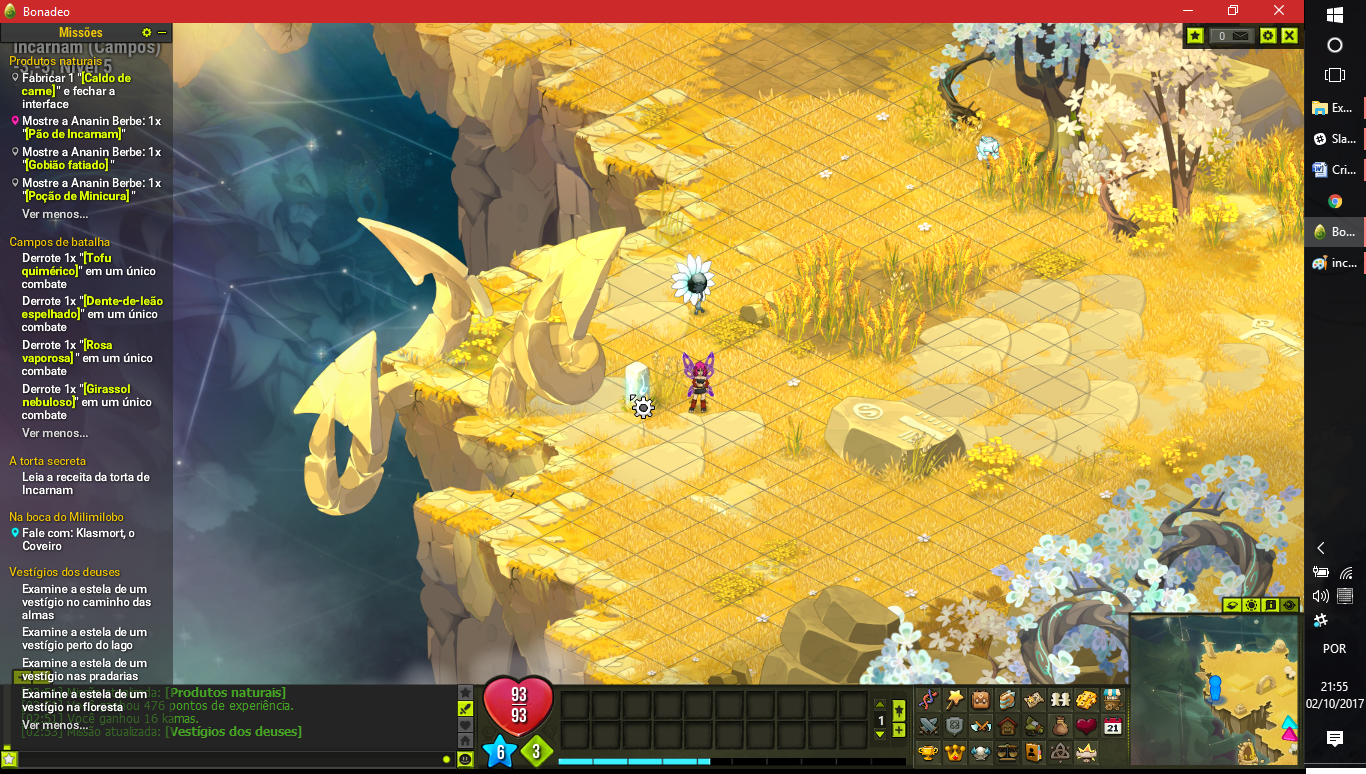The image size is (1366, 774).
Task: Switch to next shortcut bar page with down arrow
Action: click(879, 735)
